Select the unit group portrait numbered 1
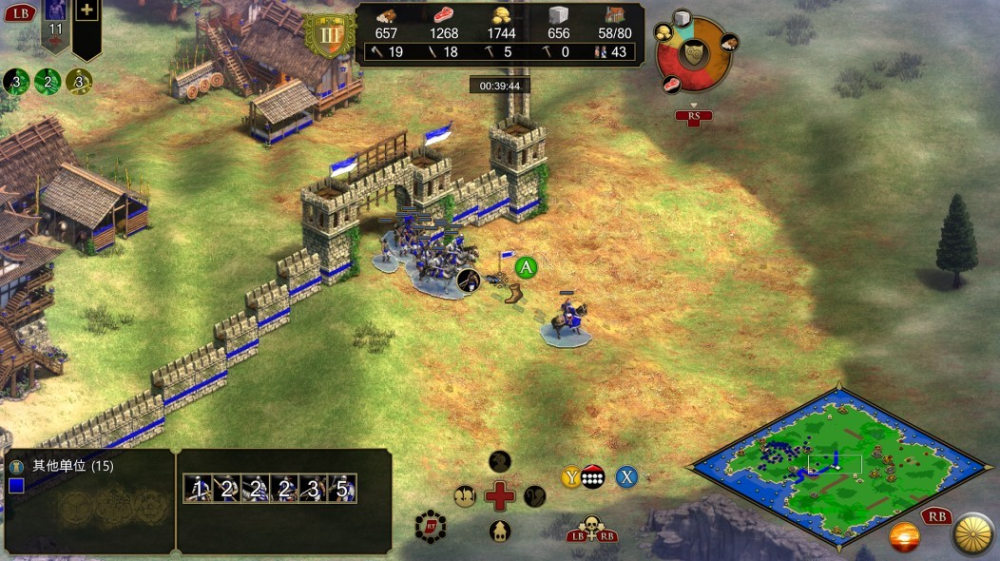This screenshot has height=561, width=1000. point(198,488)
